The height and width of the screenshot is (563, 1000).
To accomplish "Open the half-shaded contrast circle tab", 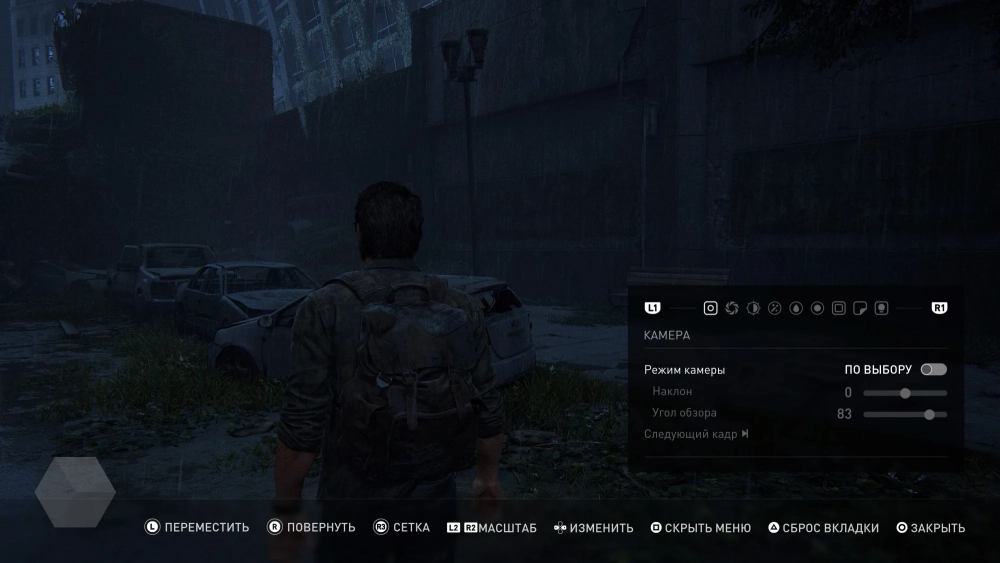I will (x=753, y=308).
